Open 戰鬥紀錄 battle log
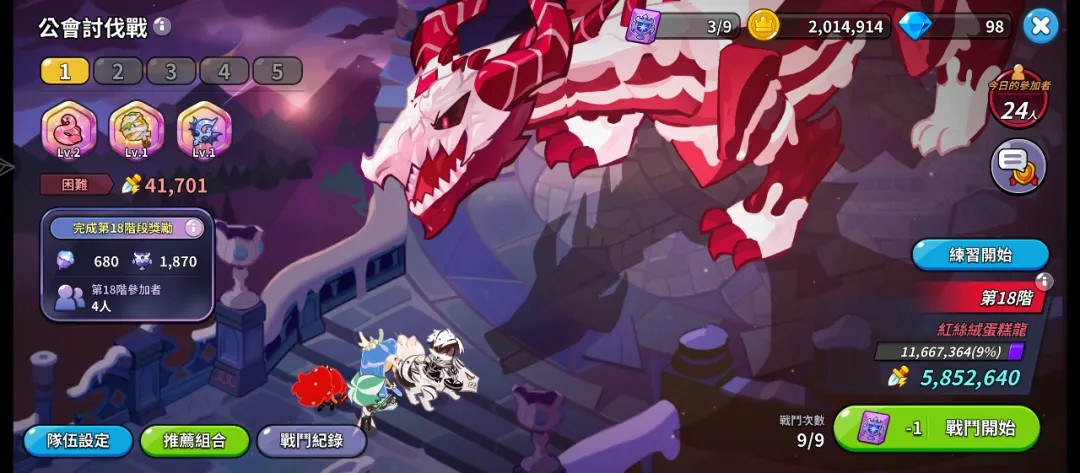Viewport: 1080px width, 473px height. pos(311,440)
